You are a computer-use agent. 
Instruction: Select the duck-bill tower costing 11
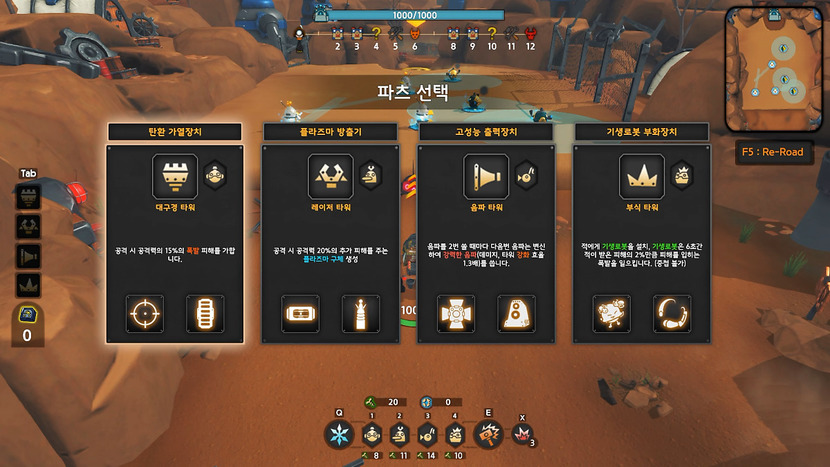click(400, 434)
